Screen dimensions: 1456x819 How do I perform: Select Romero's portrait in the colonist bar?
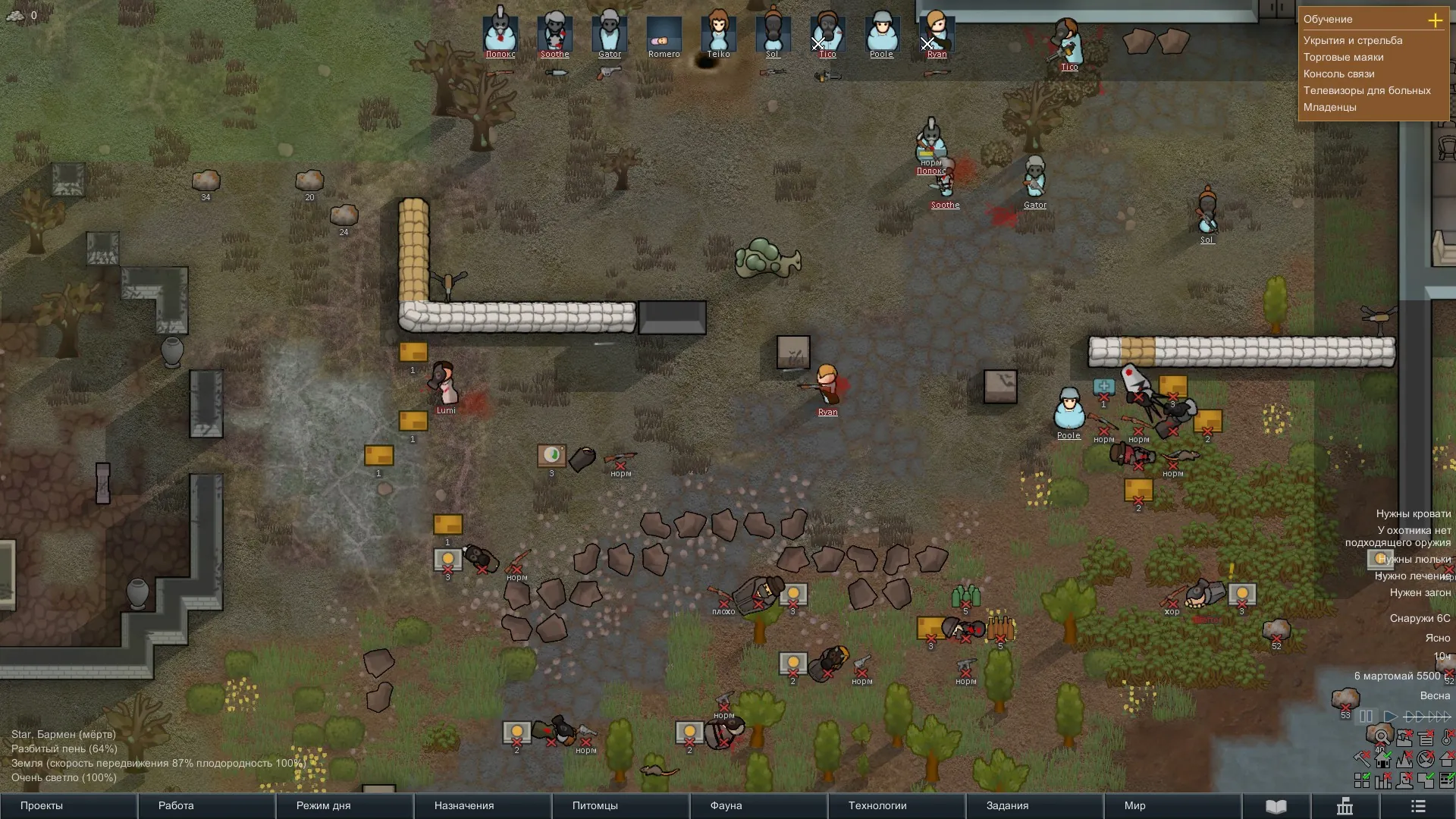click(664, 34)
